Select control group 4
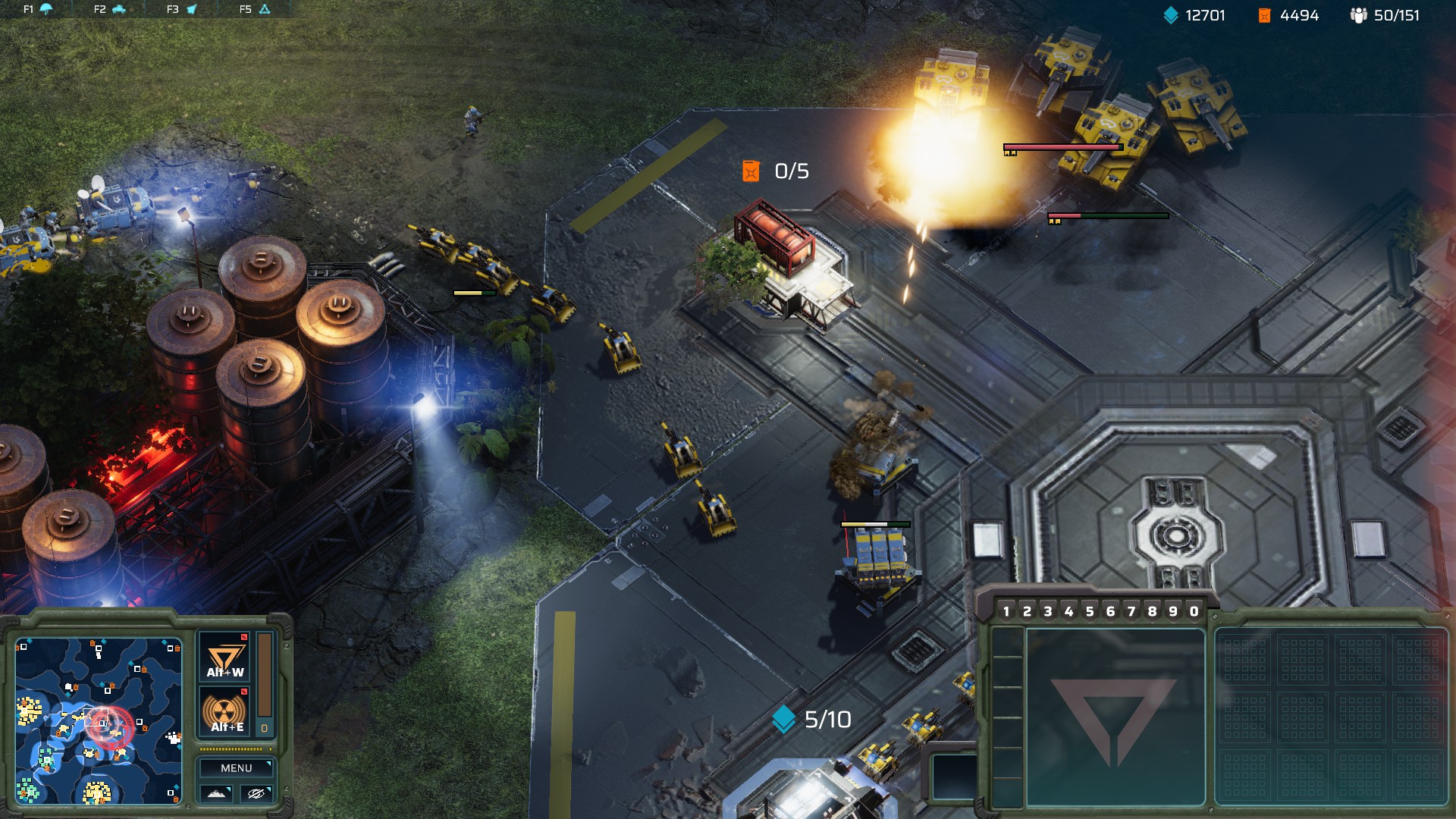Image resolution: width=1456 pixels, height=819 pixels. tap(1069, 611)
